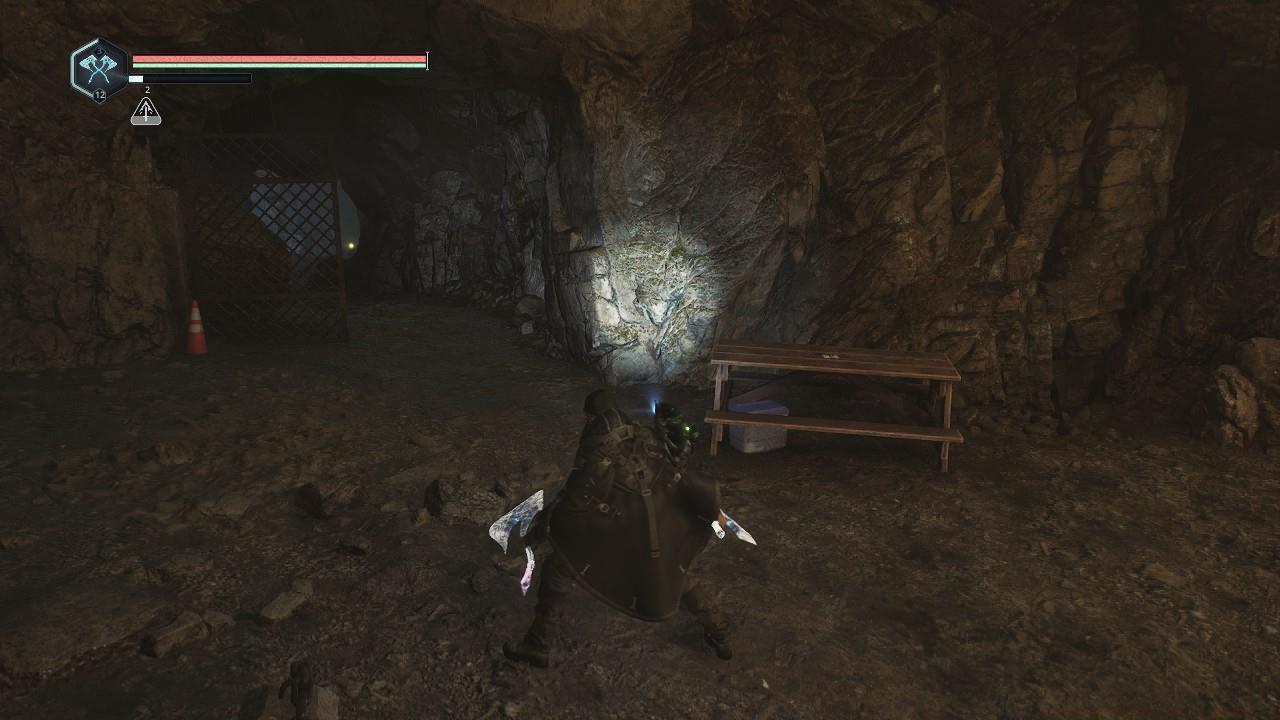
Task: Click the weapon level number 12 badge
Action: point(100,94)
